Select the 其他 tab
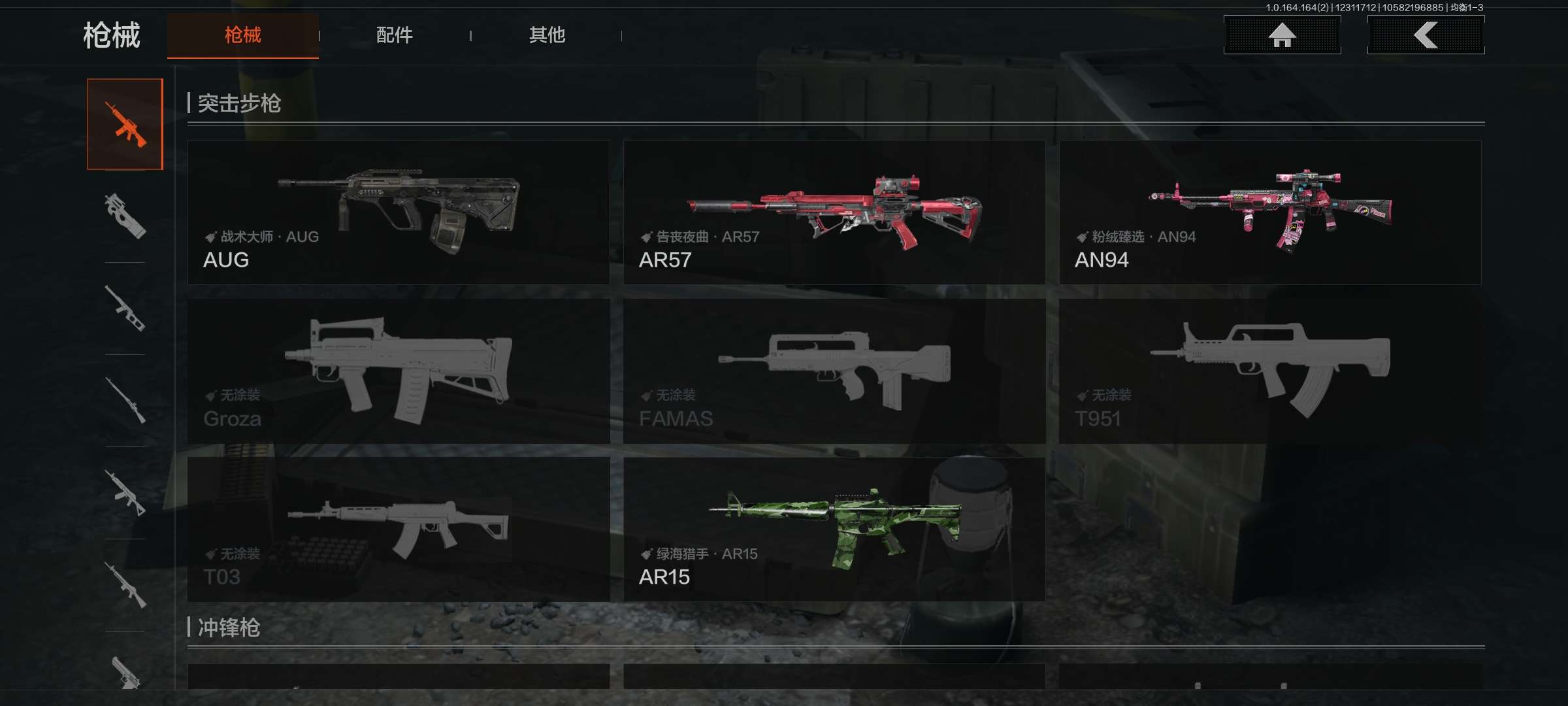Screen dimensions: 1568x706 click(547, 35)
